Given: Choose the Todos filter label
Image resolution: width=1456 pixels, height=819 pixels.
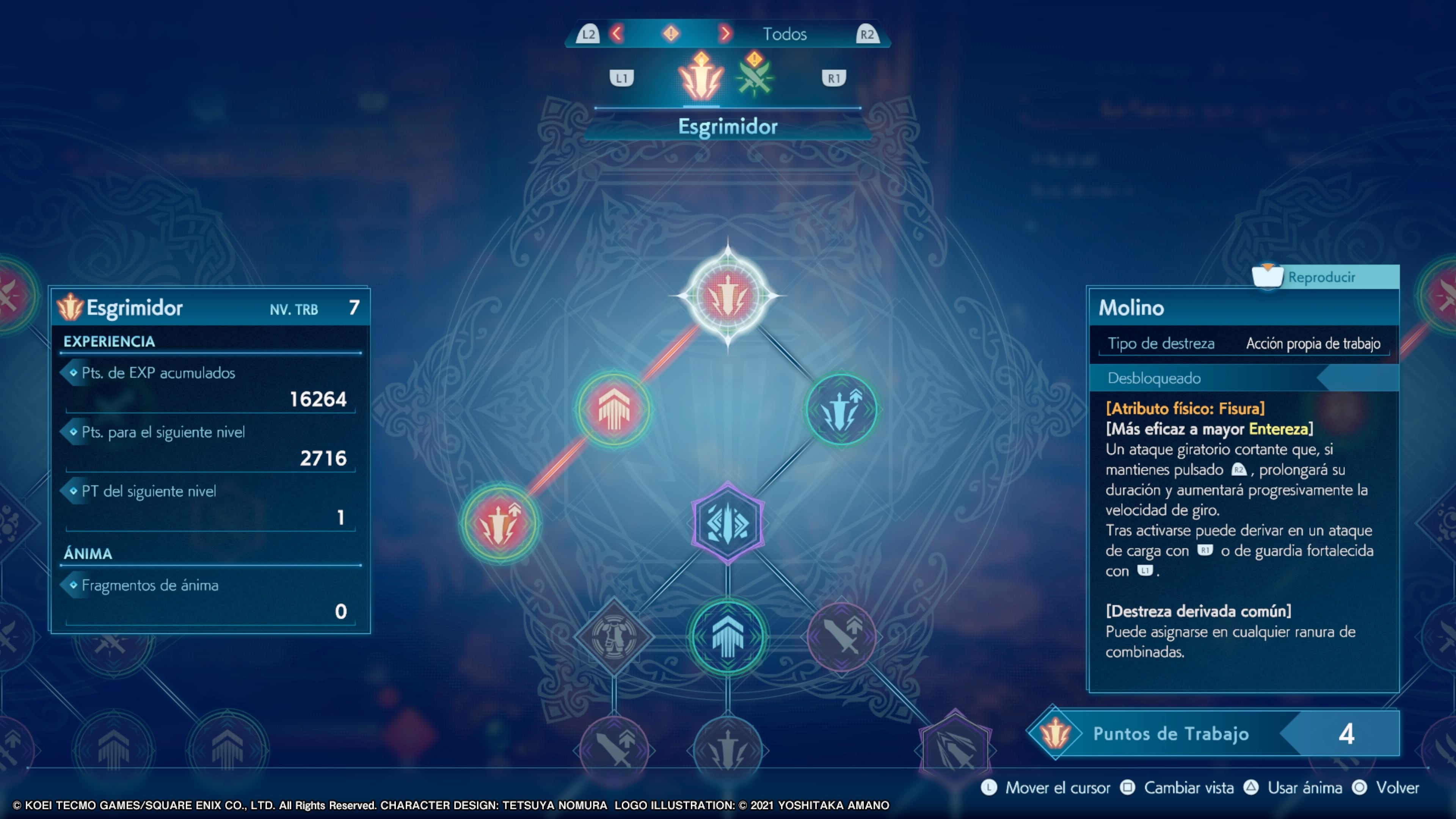Looking at the screenshot, I should (784, 34).
